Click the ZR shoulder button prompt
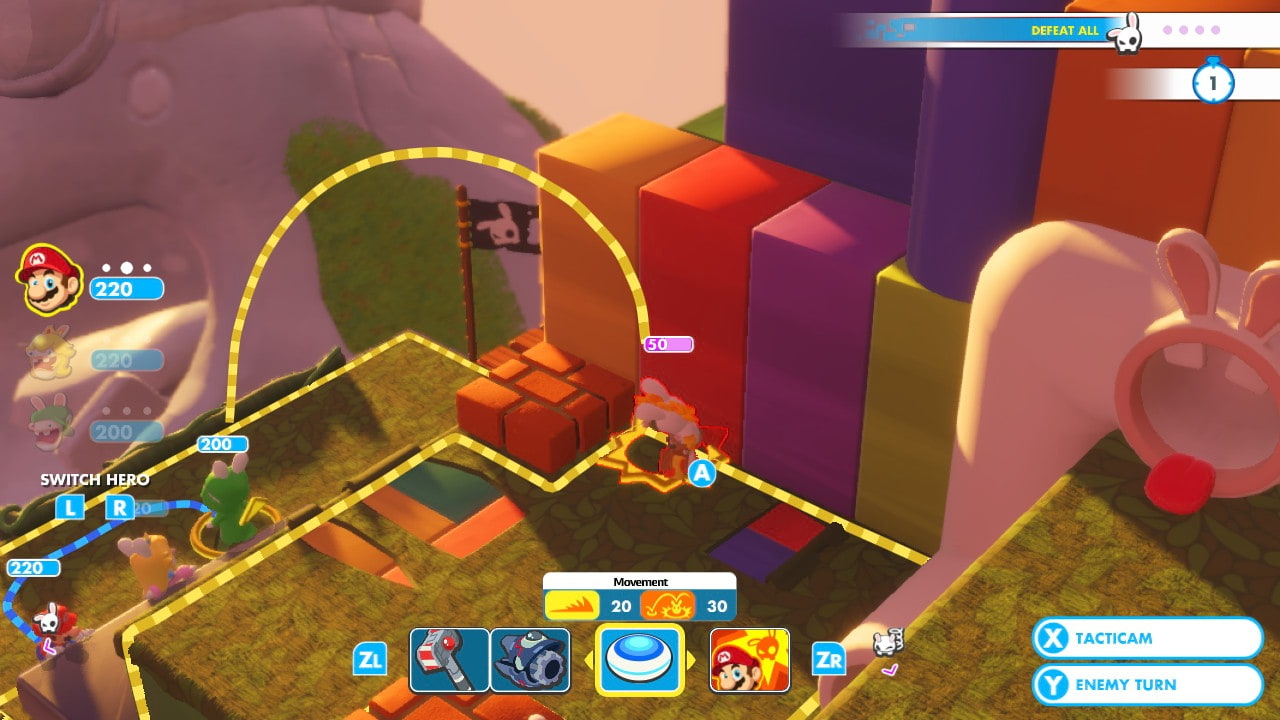This screenshot has width=1280, height=720. [x=827, y=660]
